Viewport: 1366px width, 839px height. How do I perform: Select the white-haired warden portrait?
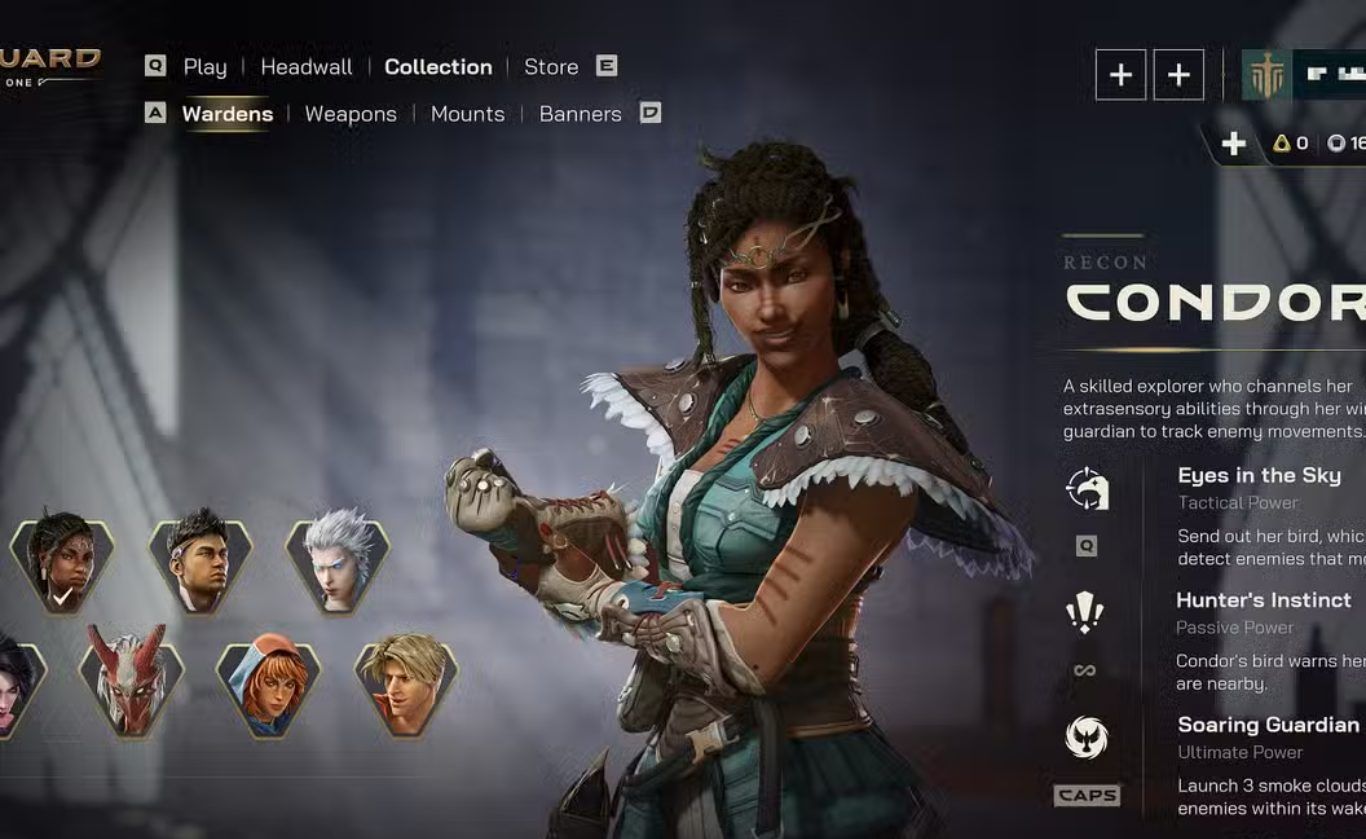(337, 564)
